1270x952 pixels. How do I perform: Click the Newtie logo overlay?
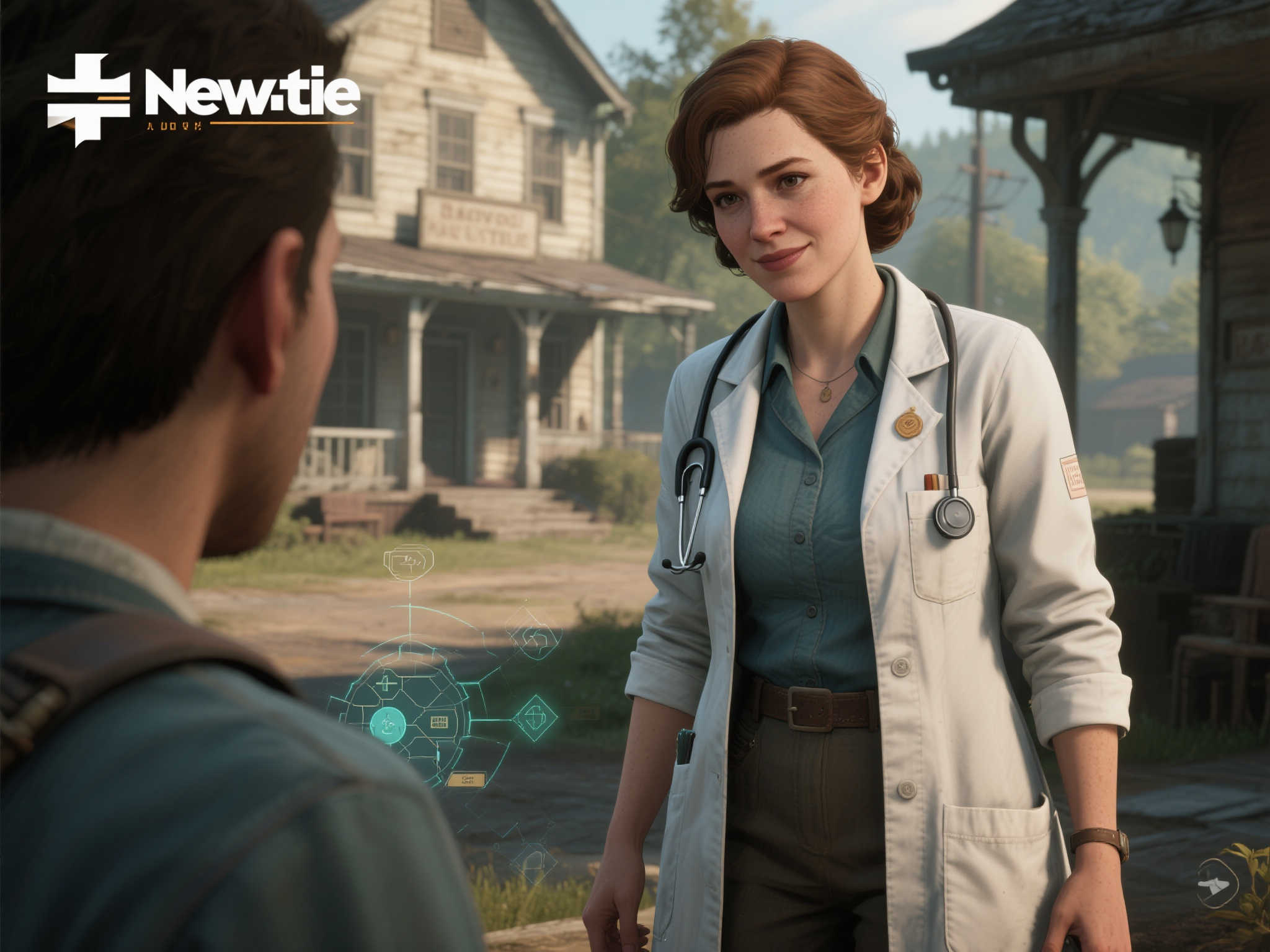[203, 99]
